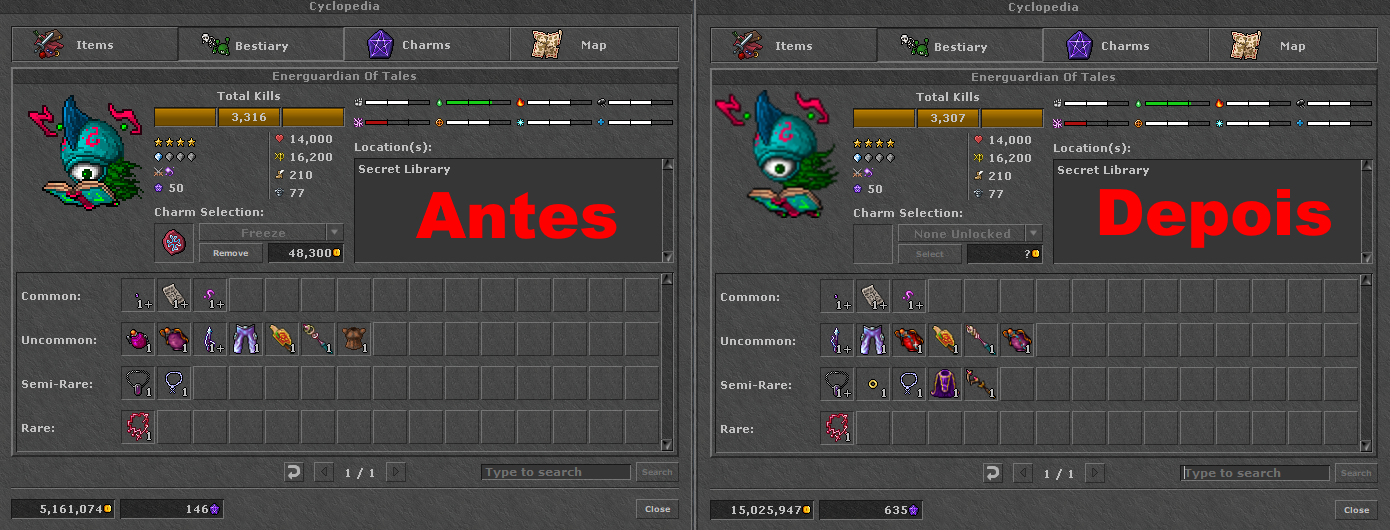Open Charms tab in left Cyclopedia window
Image resolution: width=1390 pixels, height=530 pixels.
pos(426,45)
